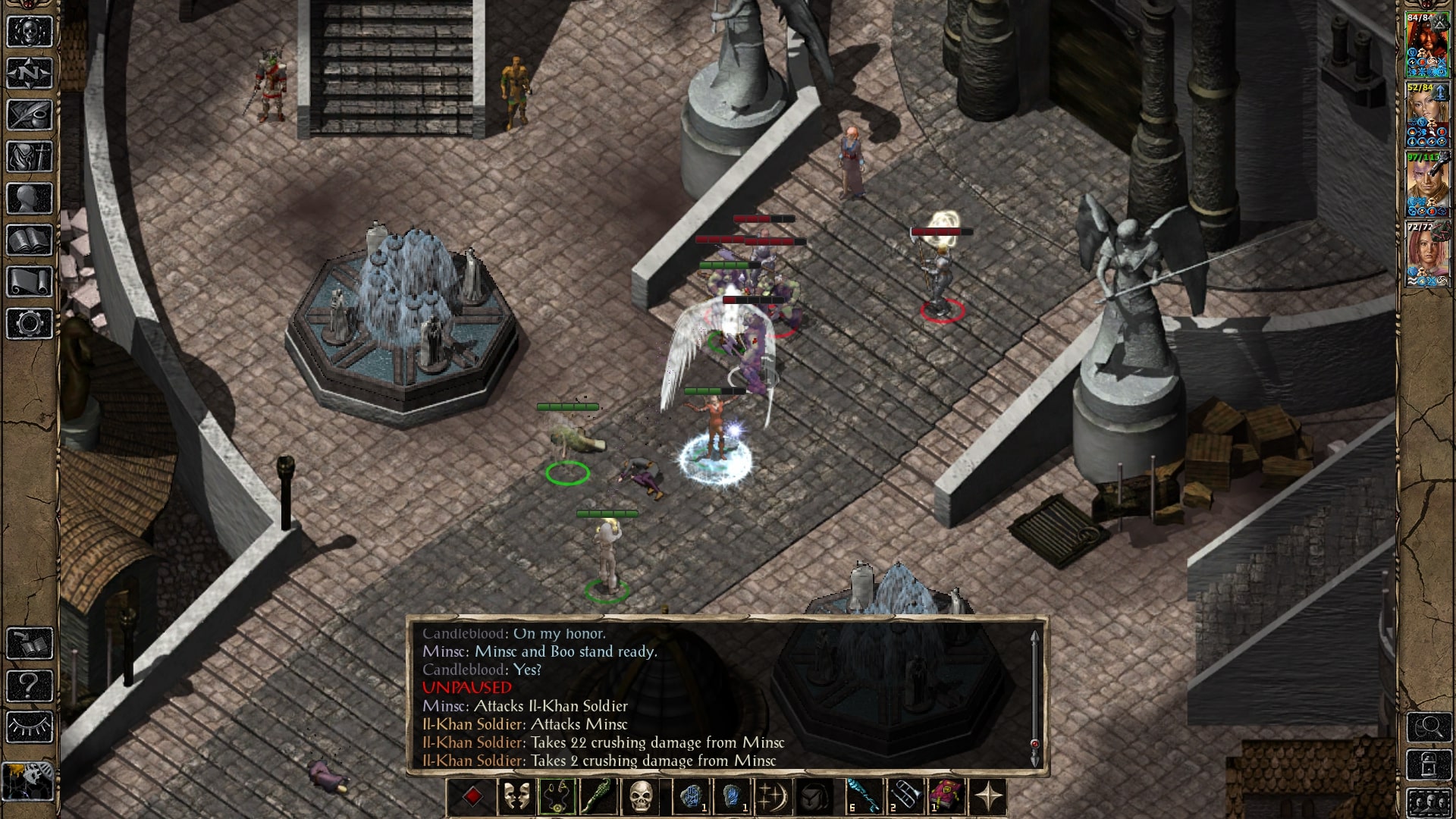
Task: Open the area map compass button
Action: 30,74
